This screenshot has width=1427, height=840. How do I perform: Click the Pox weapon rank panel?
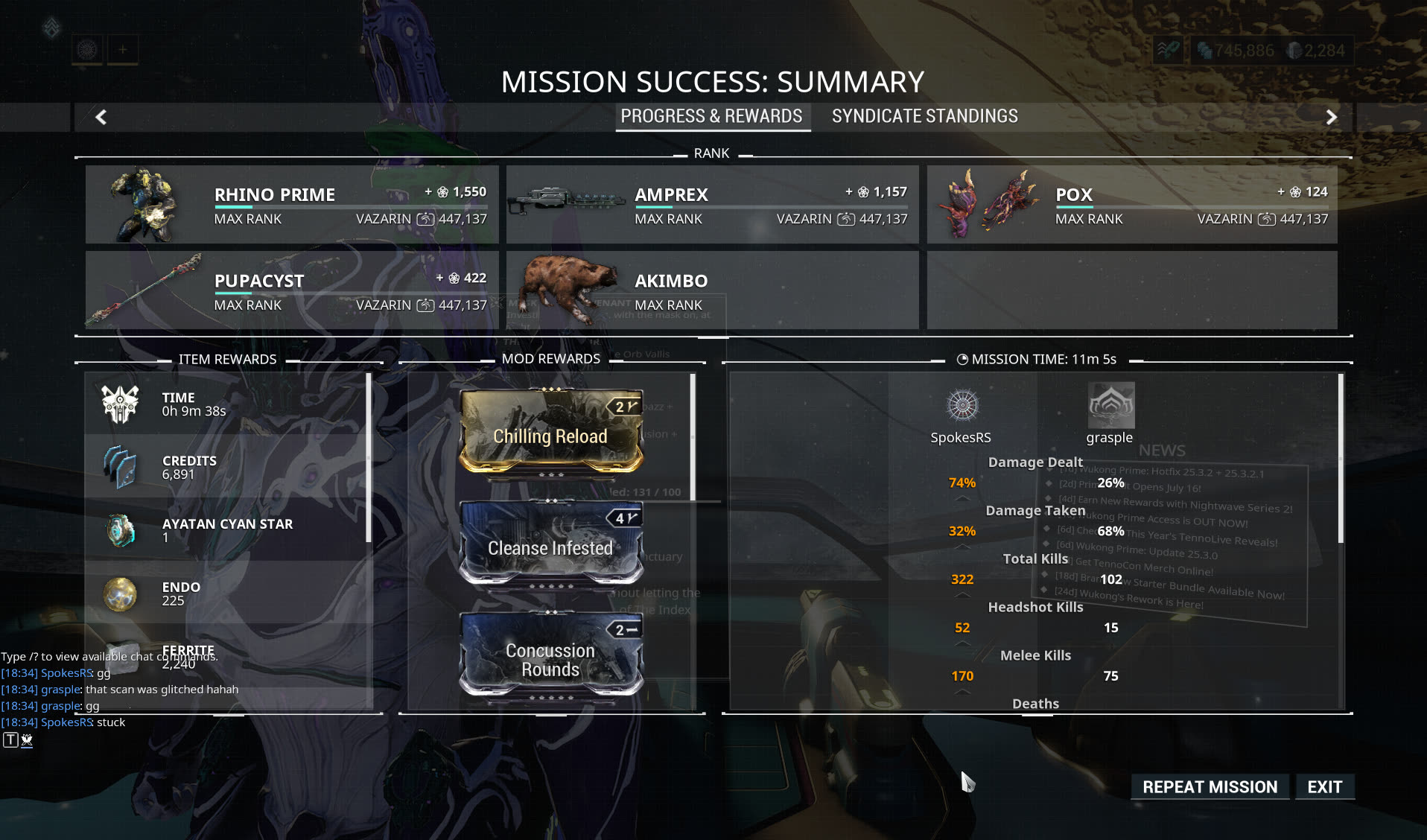click(1131, 205)
